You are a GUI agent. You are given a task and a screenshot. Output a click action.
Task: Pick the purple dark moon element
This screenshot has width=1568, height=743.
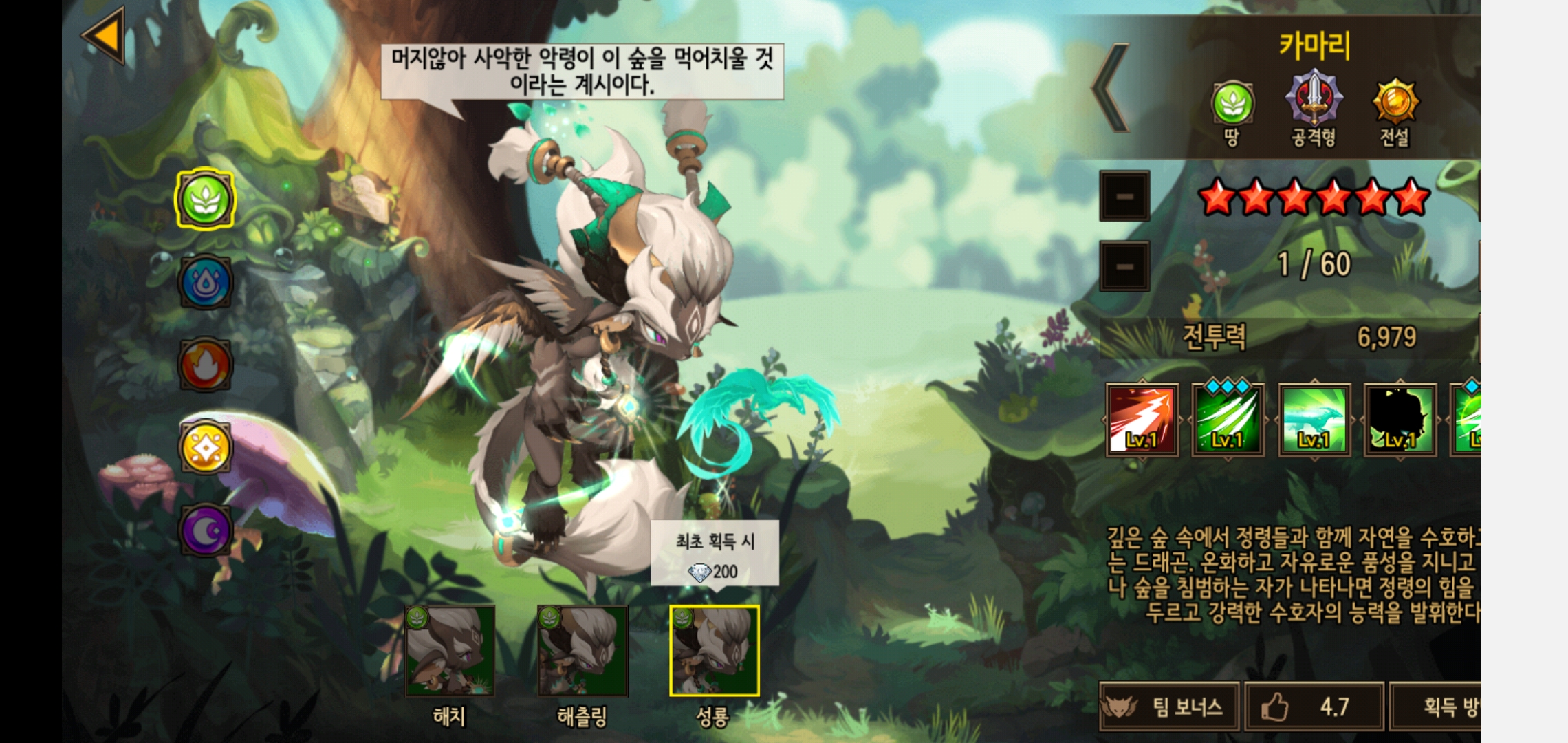coord(205,530)
